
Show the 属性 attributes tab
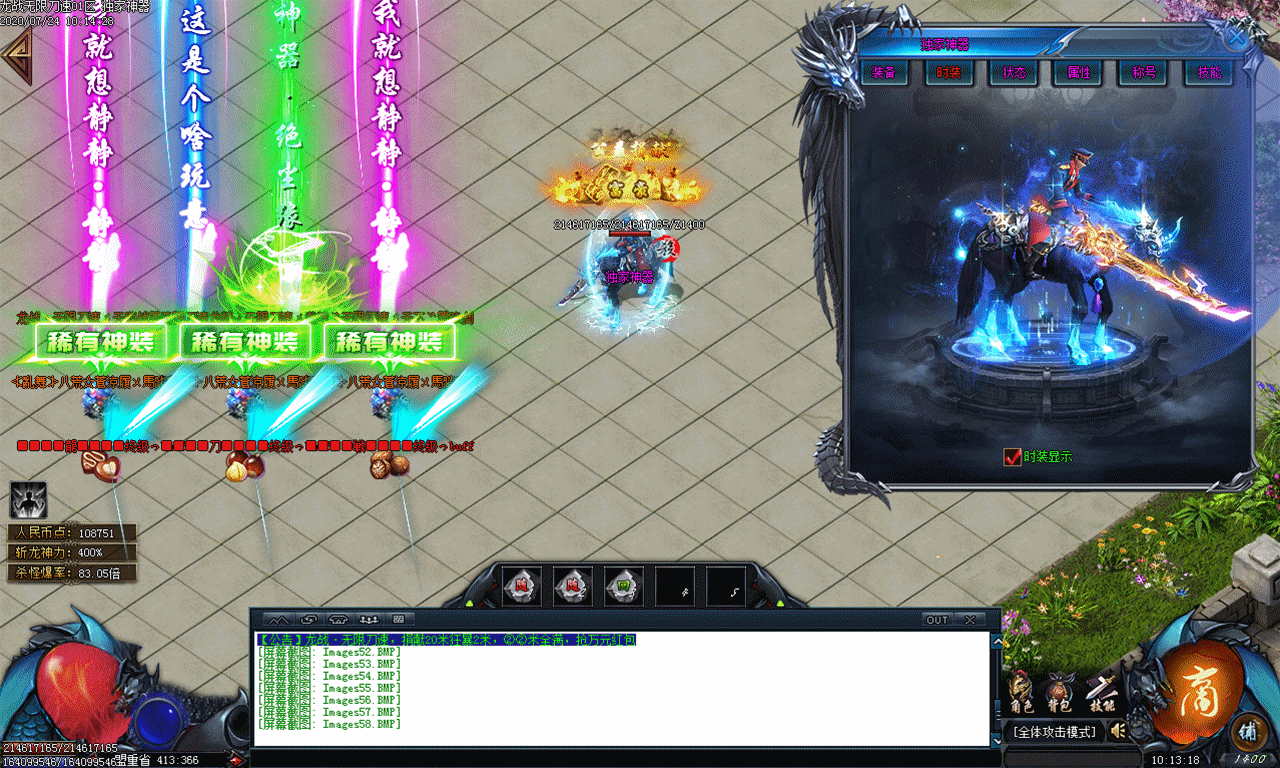(x=1078, y=73)
